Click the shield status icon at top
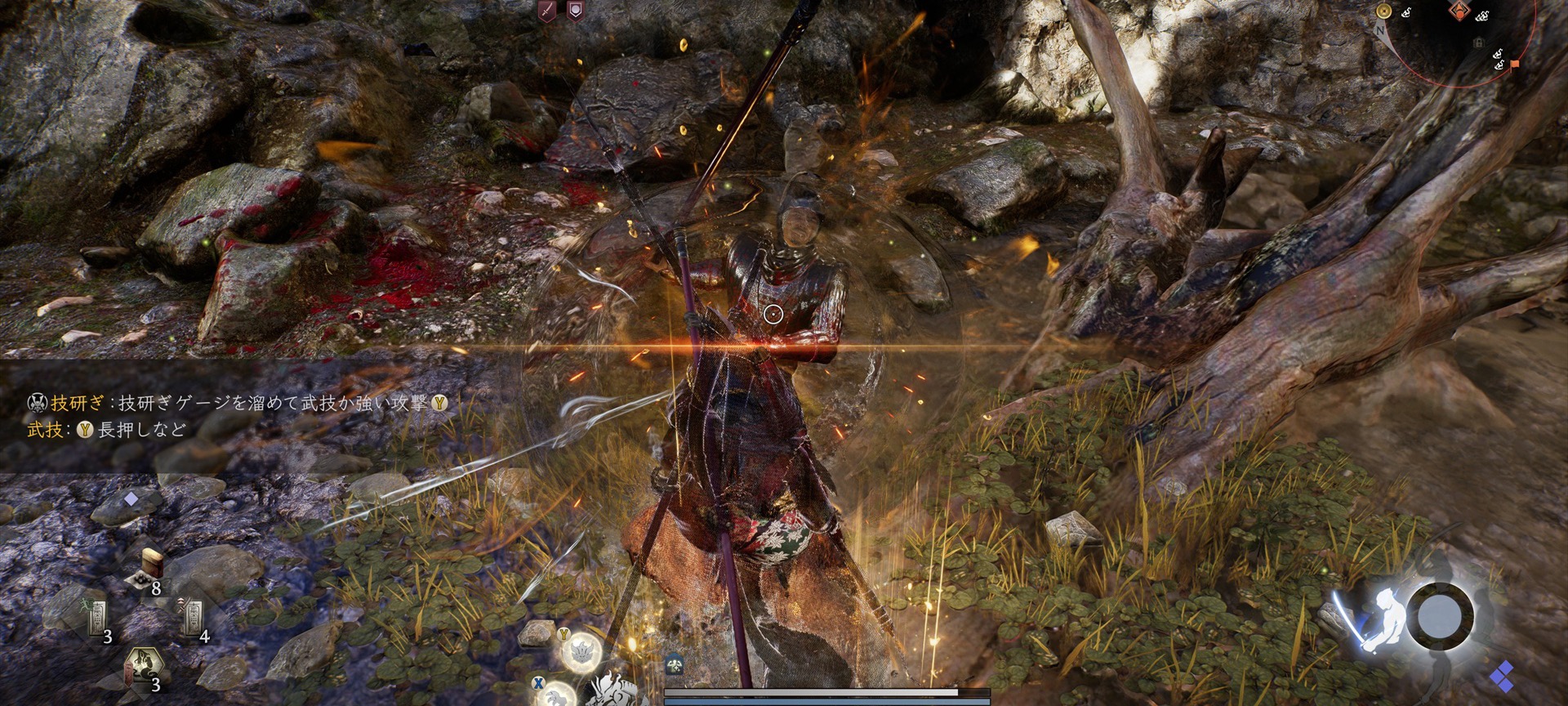The image size is (1568, 706). pyautogui.click(x=575, y=11)
